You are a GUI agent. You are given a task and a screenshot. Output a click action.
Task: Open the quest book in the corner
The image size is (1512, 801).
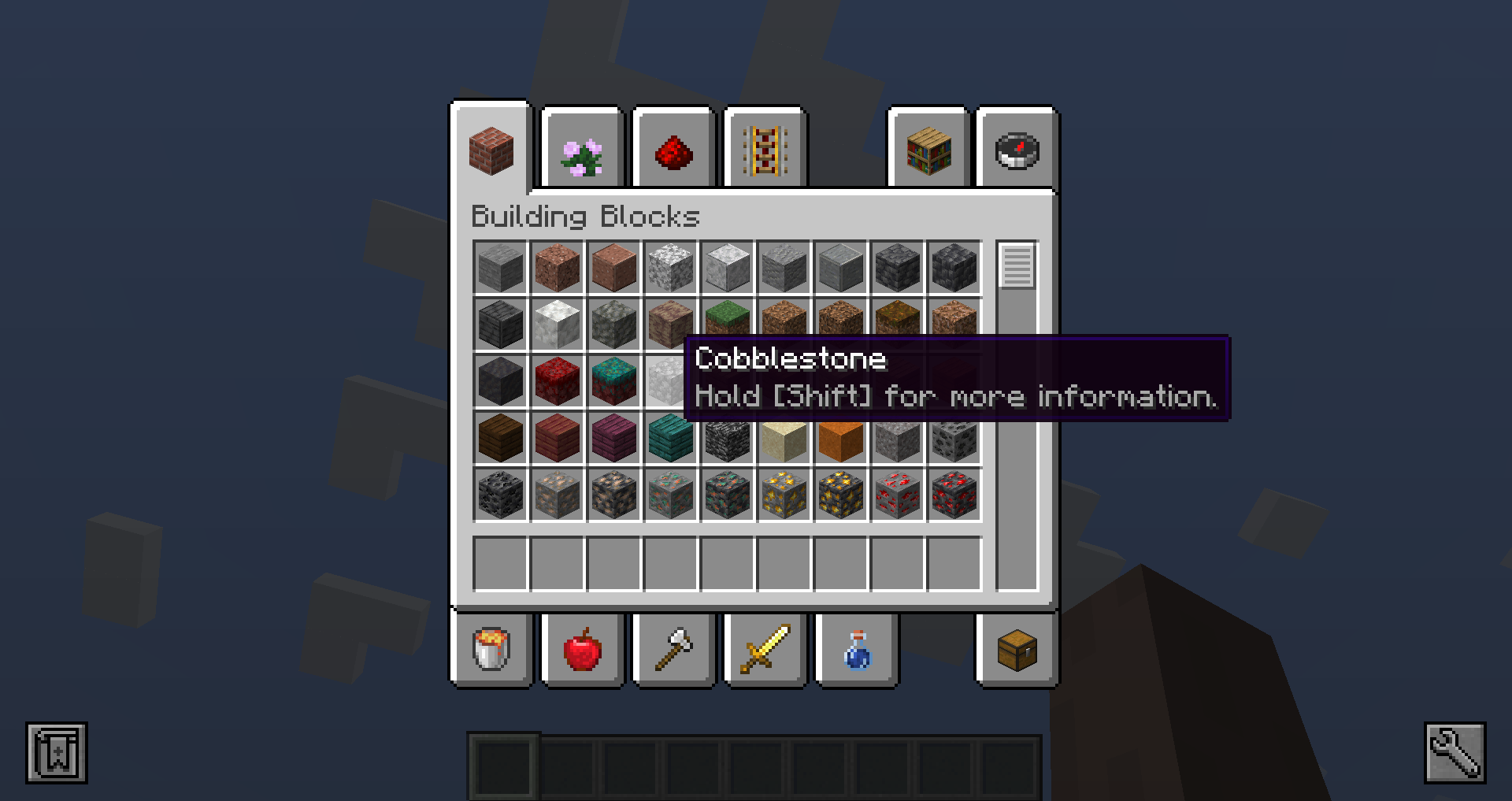coord(55,751)
